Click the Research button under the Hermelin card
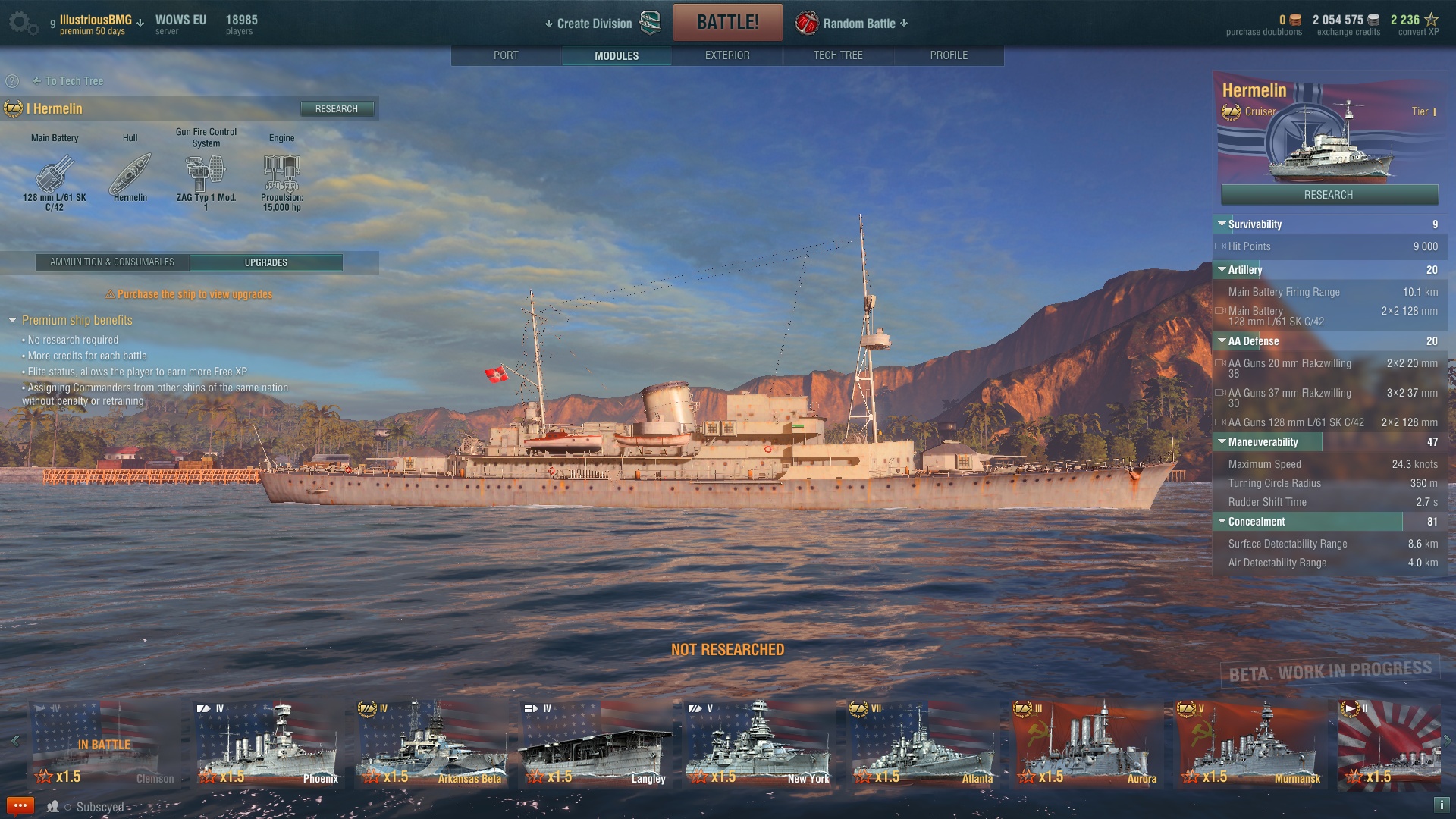 (x=1329, y=195)
